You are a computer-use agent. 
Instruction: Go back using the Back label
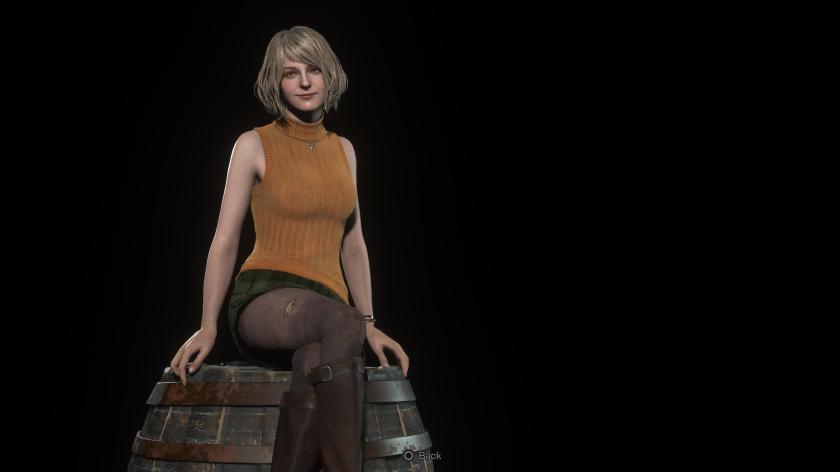[429, 456]
